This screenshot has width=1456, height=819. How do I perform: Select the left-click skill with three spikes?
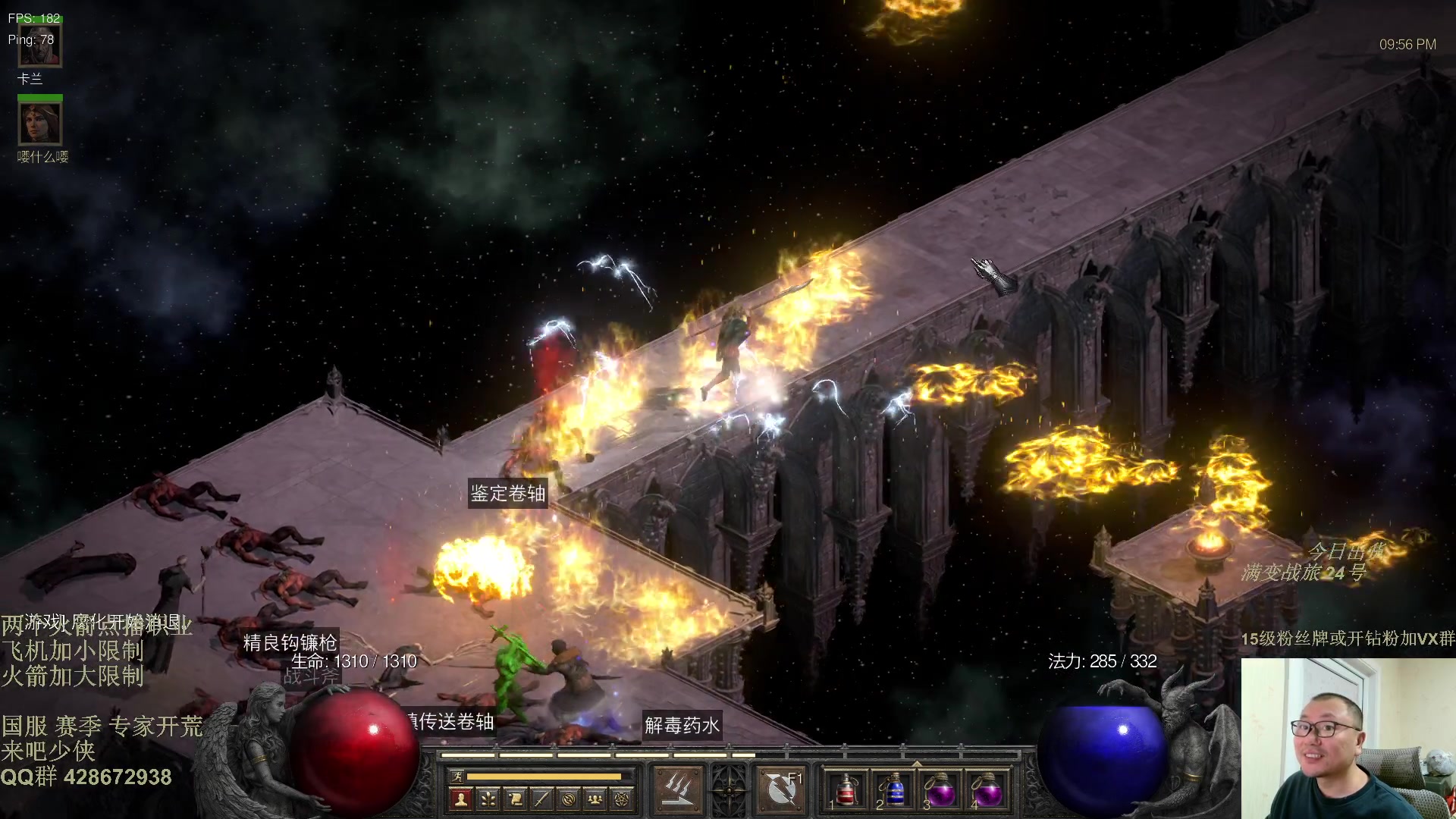(x=677, y=789)
